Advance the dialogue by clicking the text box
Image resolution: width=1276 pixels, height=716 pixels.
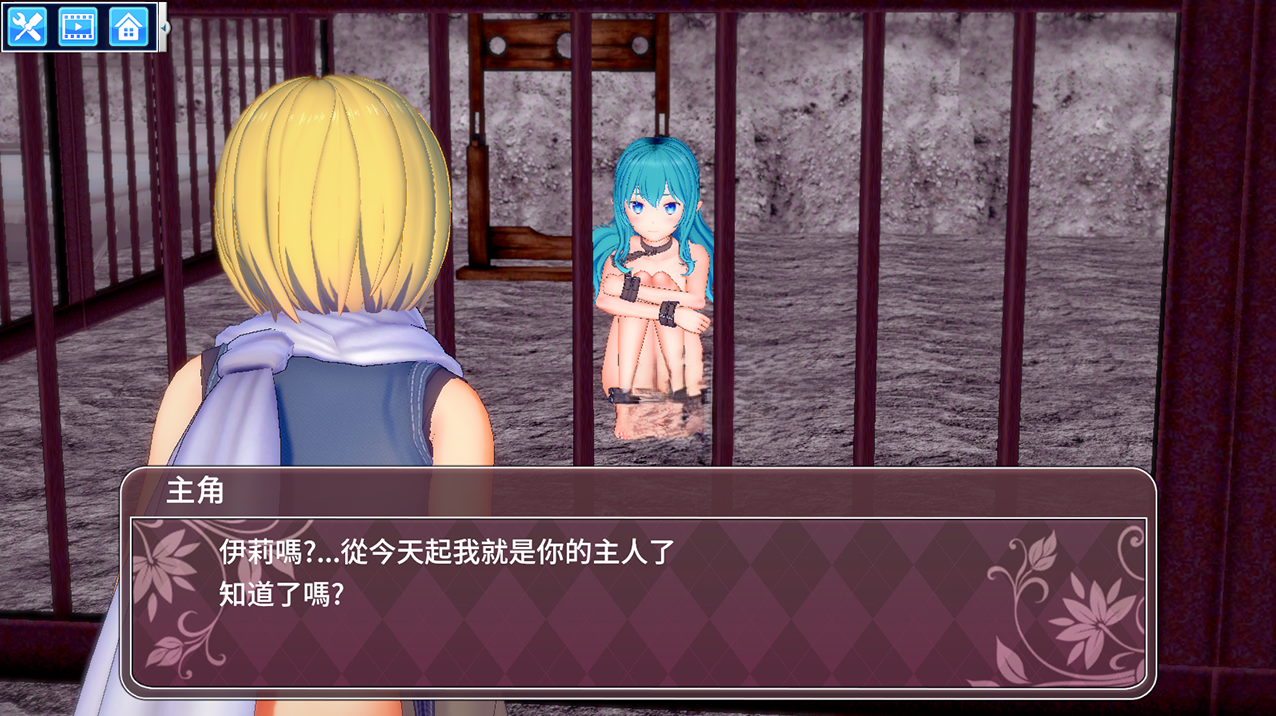coord(638,601)
